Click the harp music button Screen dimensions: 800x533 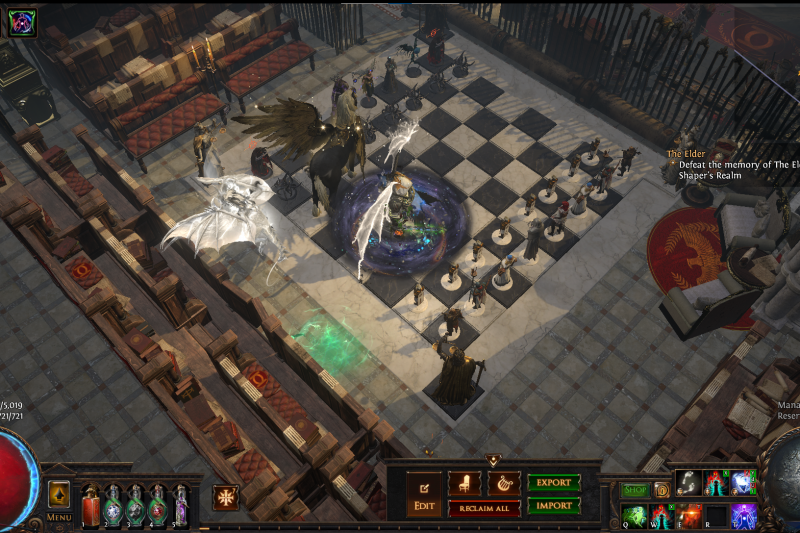click(x=503, y=483)
